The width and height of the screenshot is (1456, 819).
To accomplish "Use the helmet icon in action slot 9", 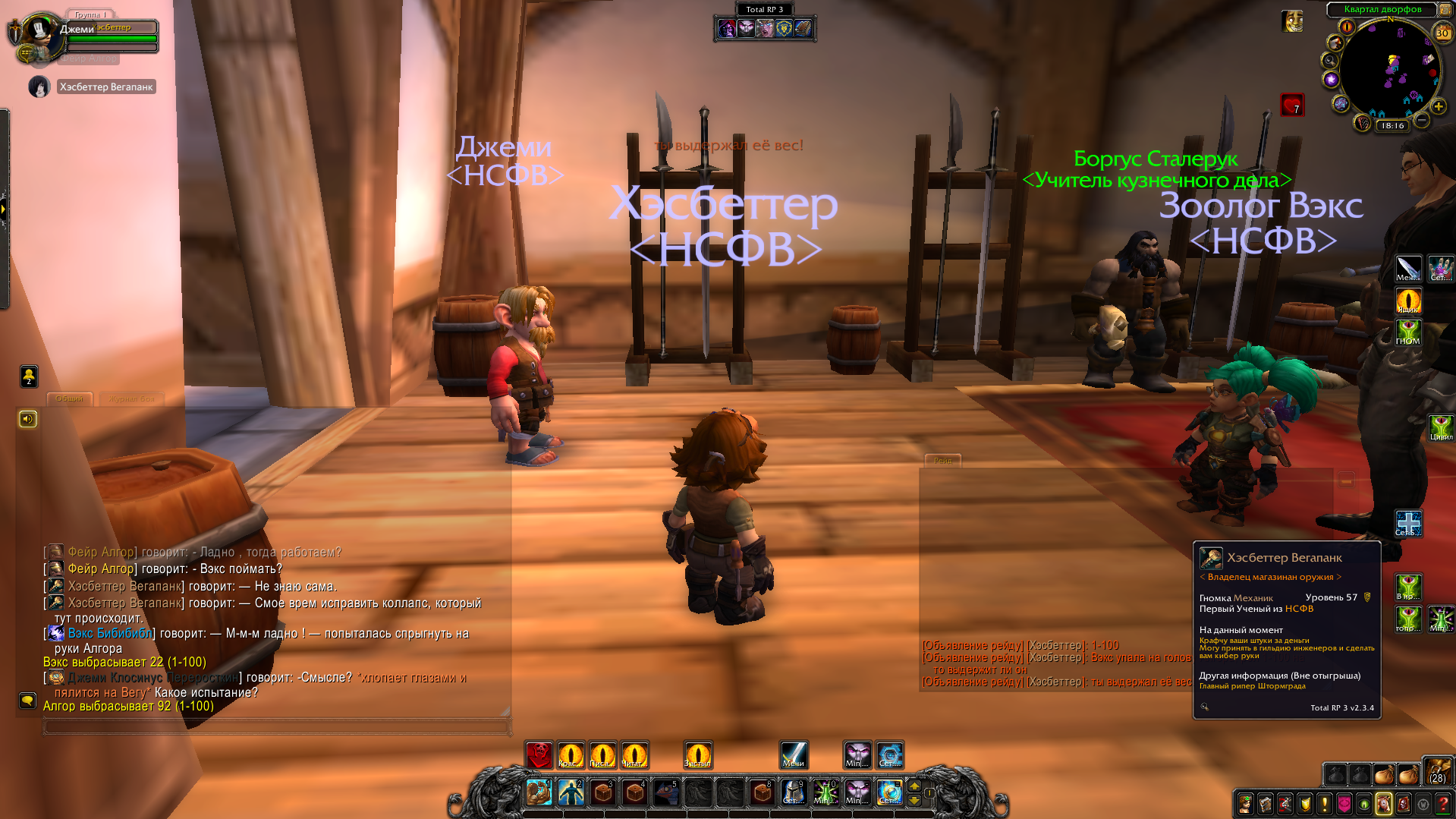I will pos(793,792).
